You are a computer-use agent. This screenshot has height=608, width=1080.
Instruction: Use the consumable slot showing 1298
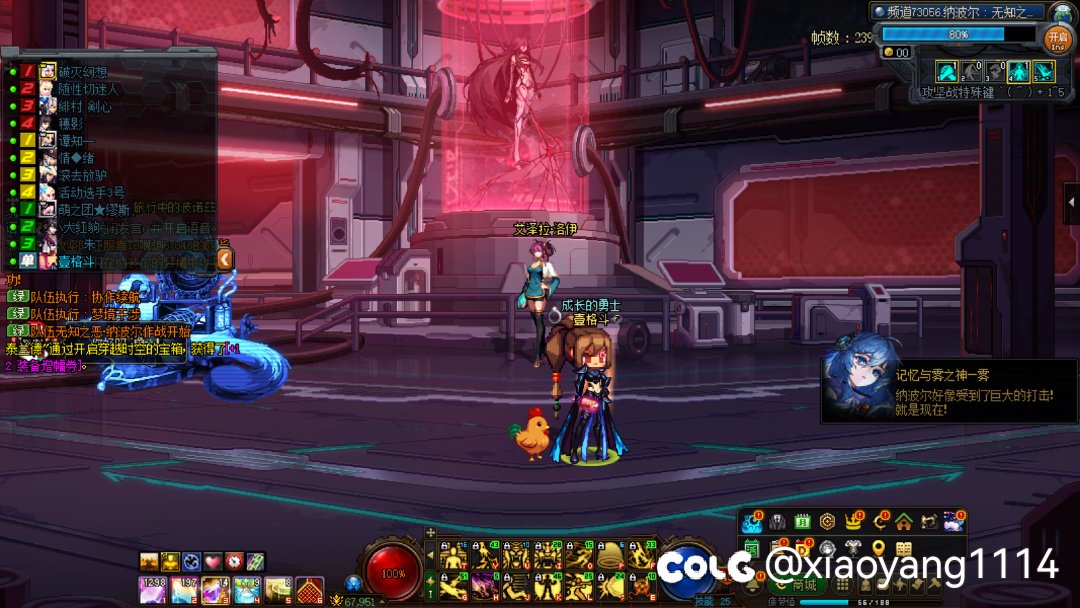(153, 590)
